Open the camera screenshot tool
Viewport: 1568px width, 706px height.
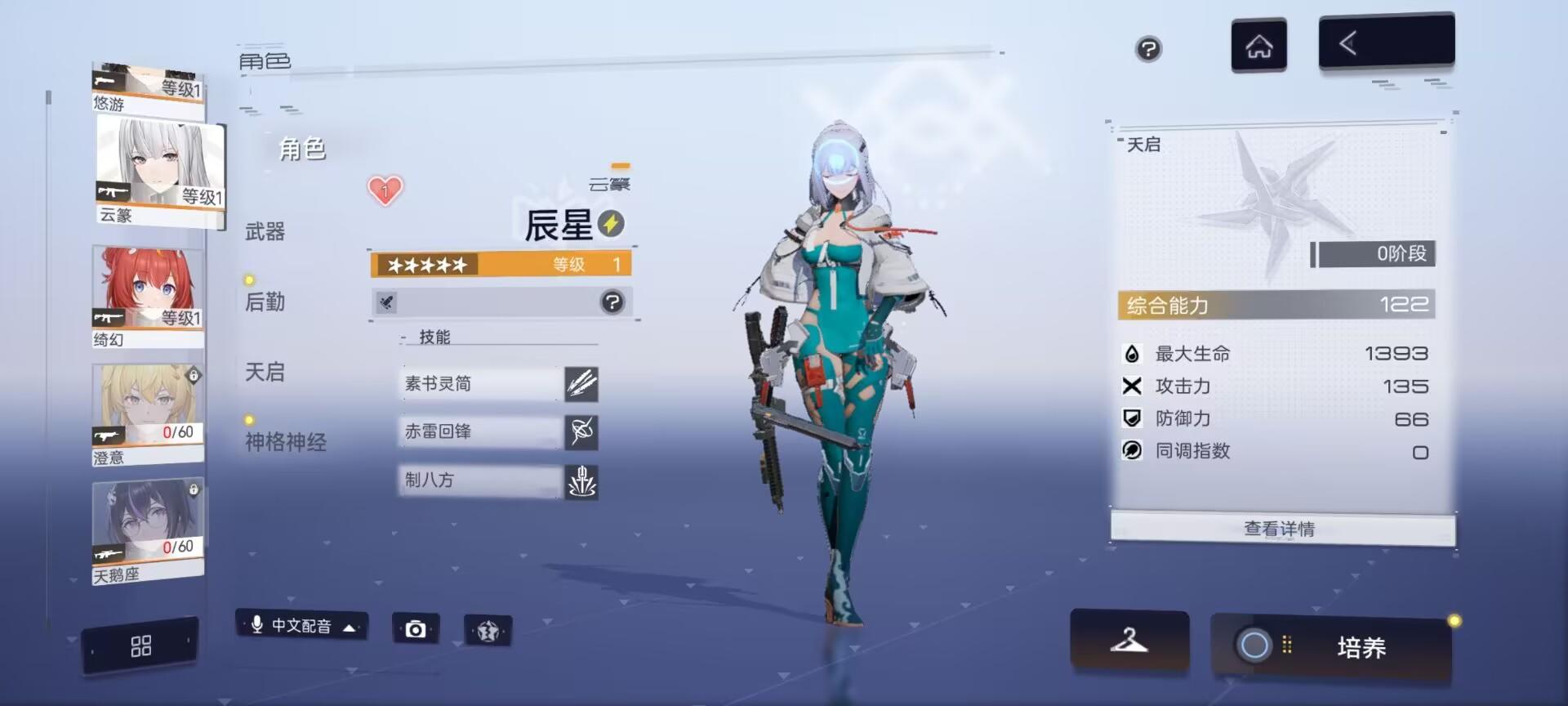[x=416, y=628]
